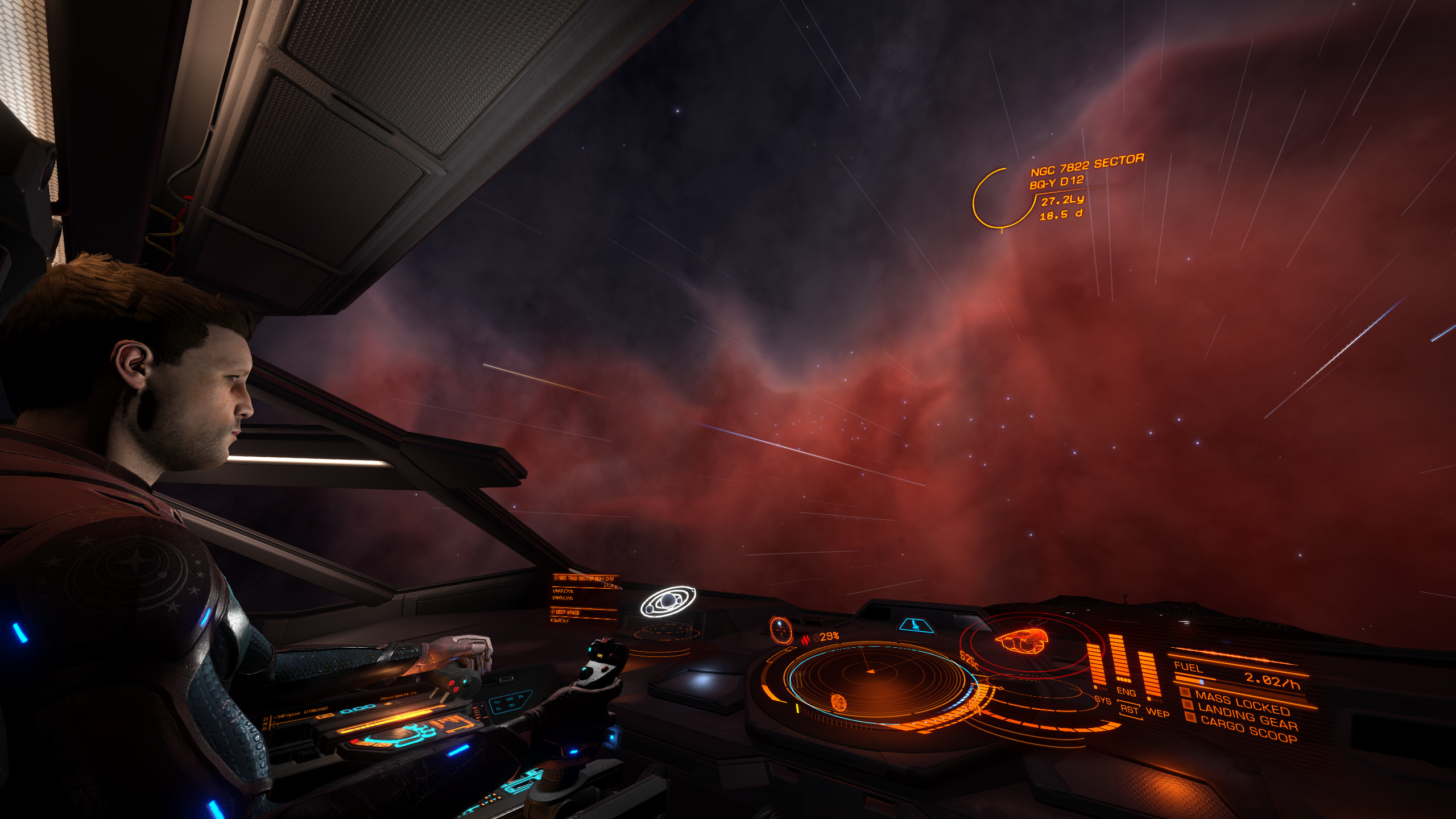Boost power to the ENG capacitor
Viewport: 1456px width, 819px height.
pos(1126,692)
